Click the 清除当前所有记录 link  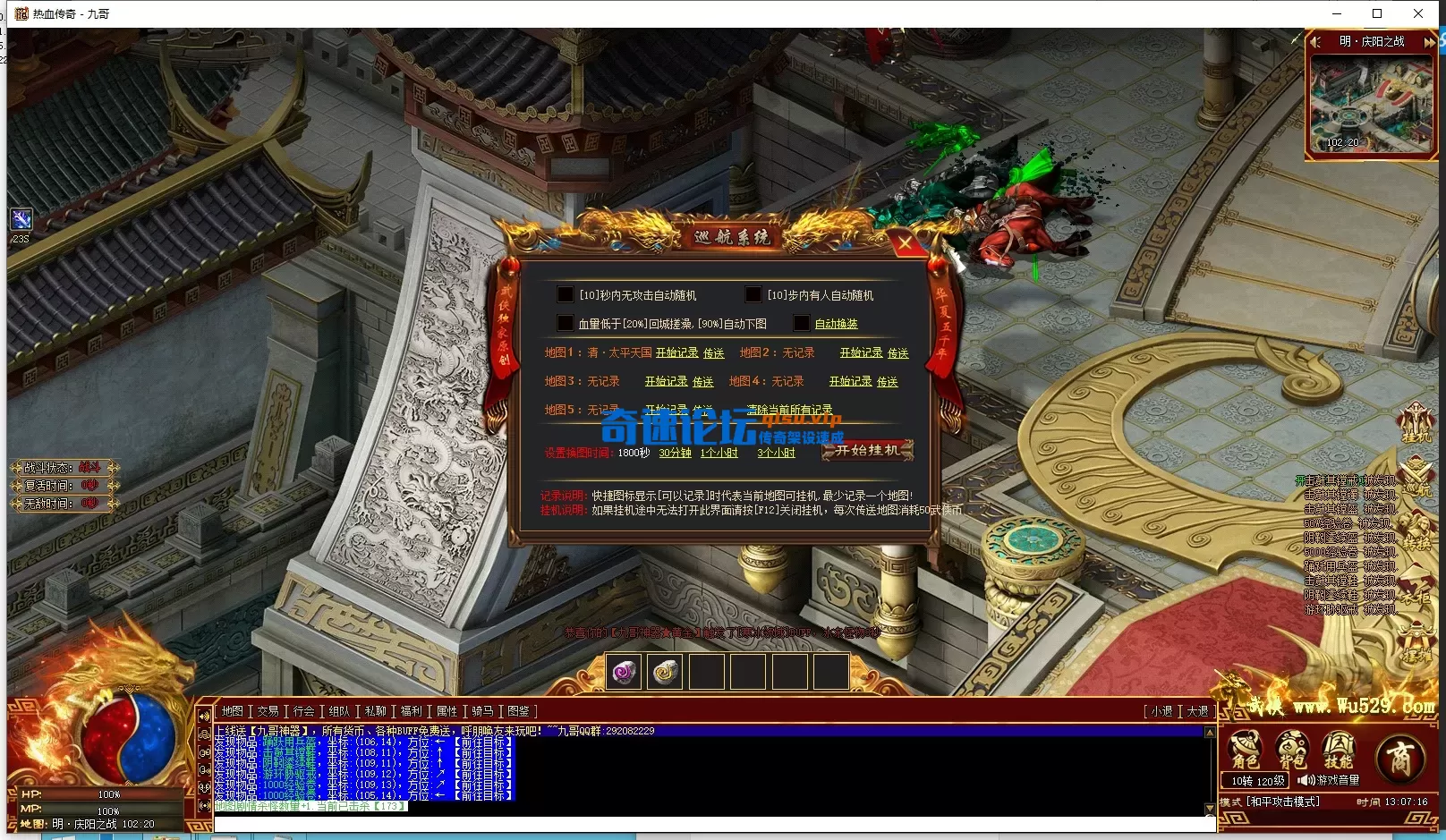pos(790,410)
